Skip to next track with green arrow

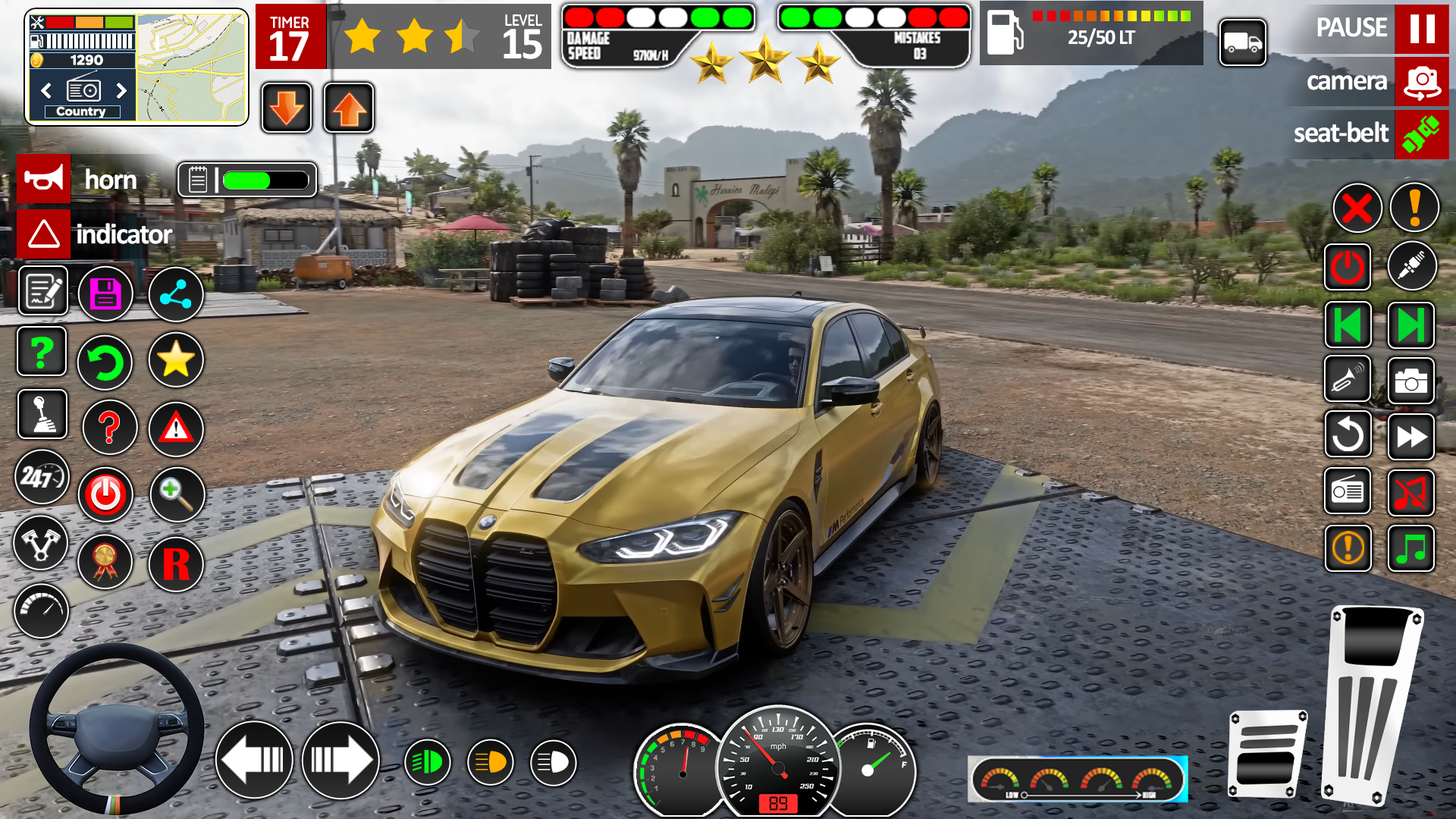coord(1410,325)
